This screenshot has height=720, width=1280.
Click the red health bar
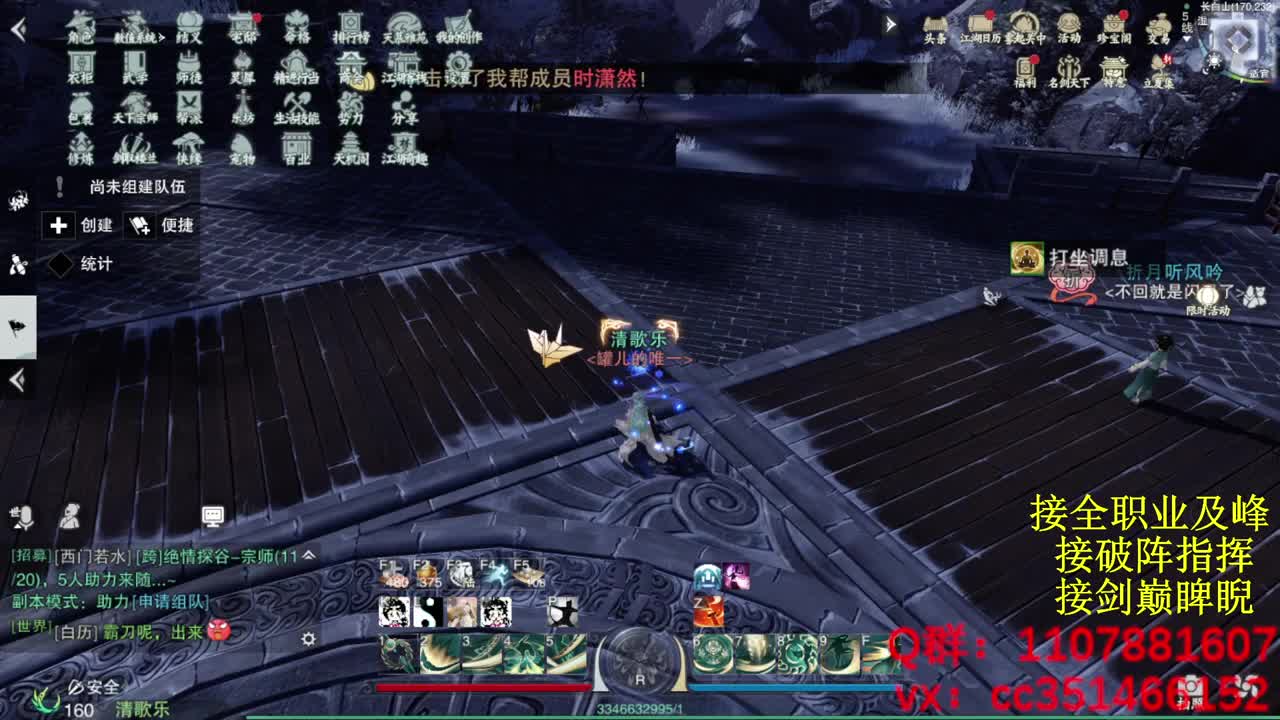point(480,686)
